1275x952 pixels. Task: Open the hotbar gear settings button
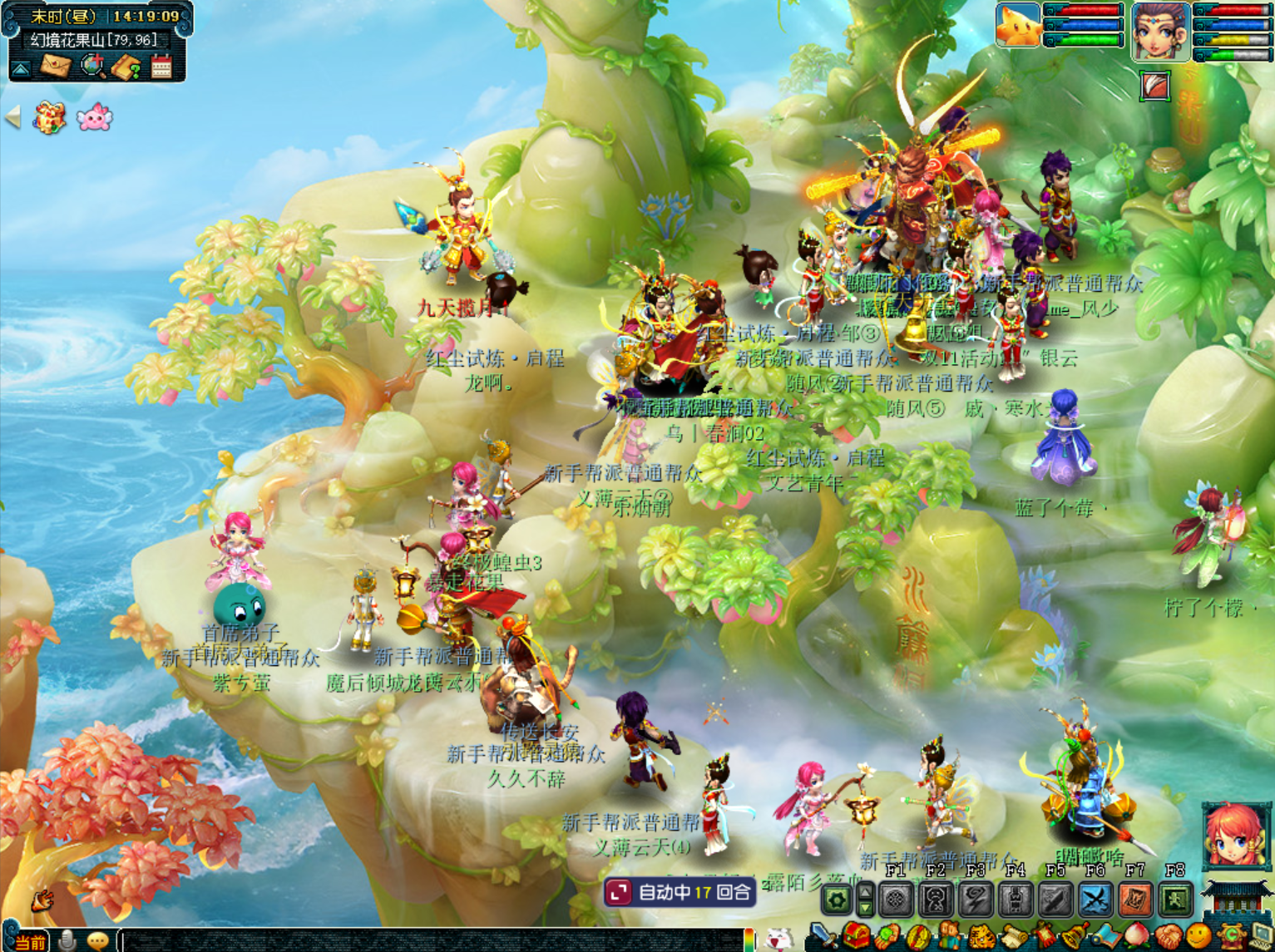[837, 900]
